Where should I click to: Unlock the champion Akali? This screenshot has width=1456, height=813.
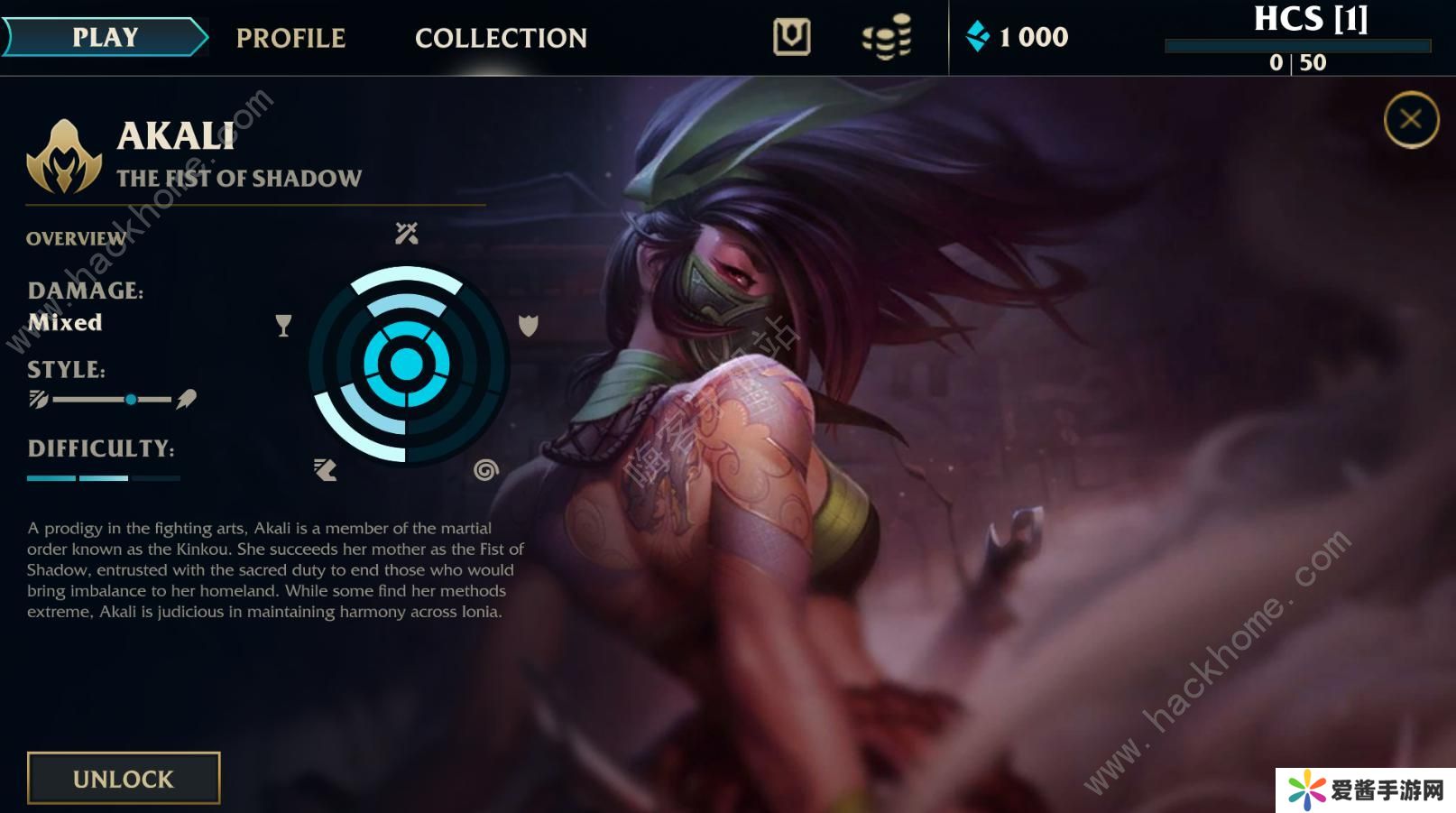coord(124,778)
